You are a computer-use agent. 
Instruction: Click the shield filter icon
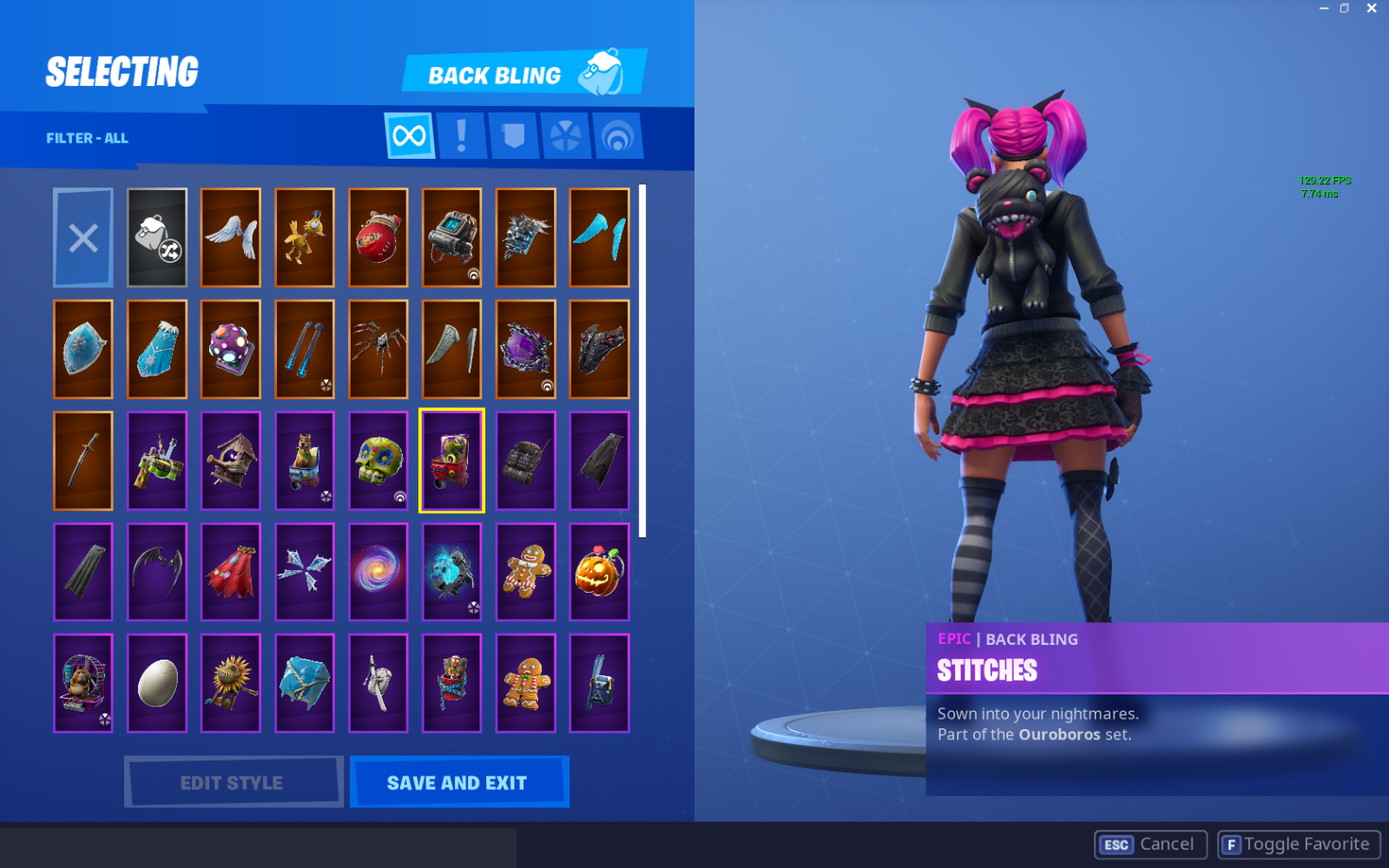click(513, 135)
